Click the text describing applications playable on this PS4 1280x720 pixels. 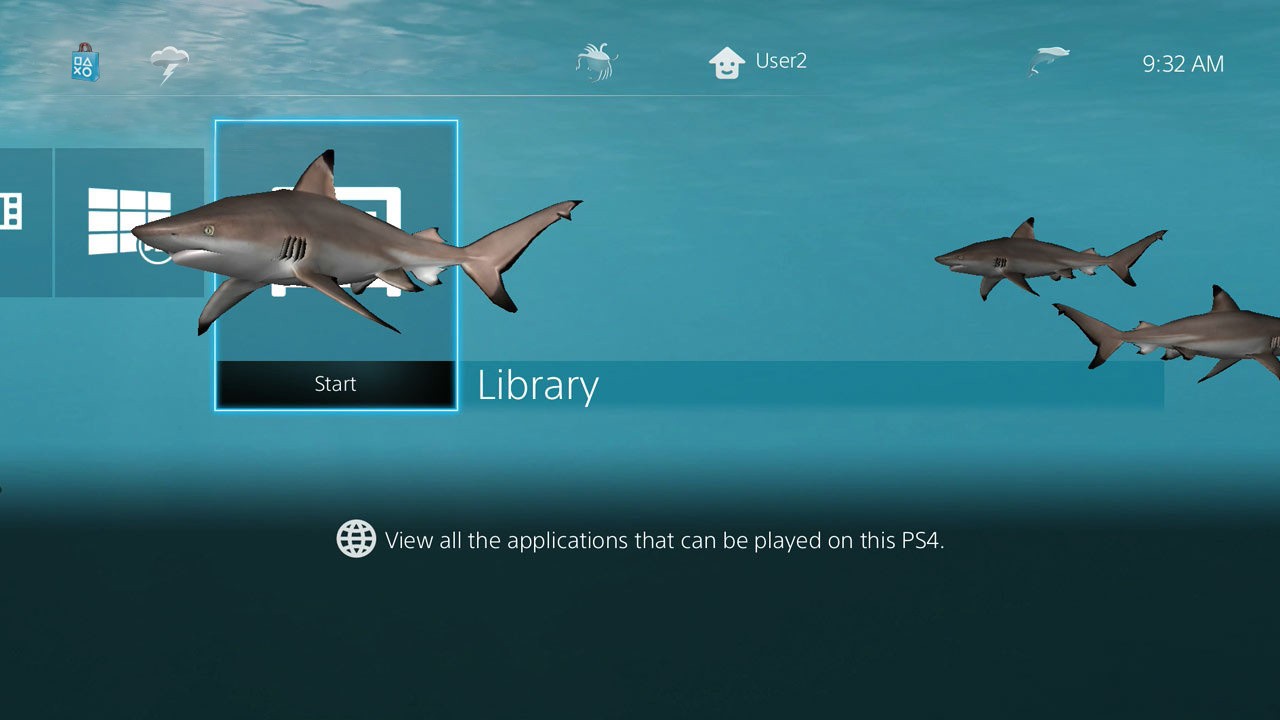(665, 540)
